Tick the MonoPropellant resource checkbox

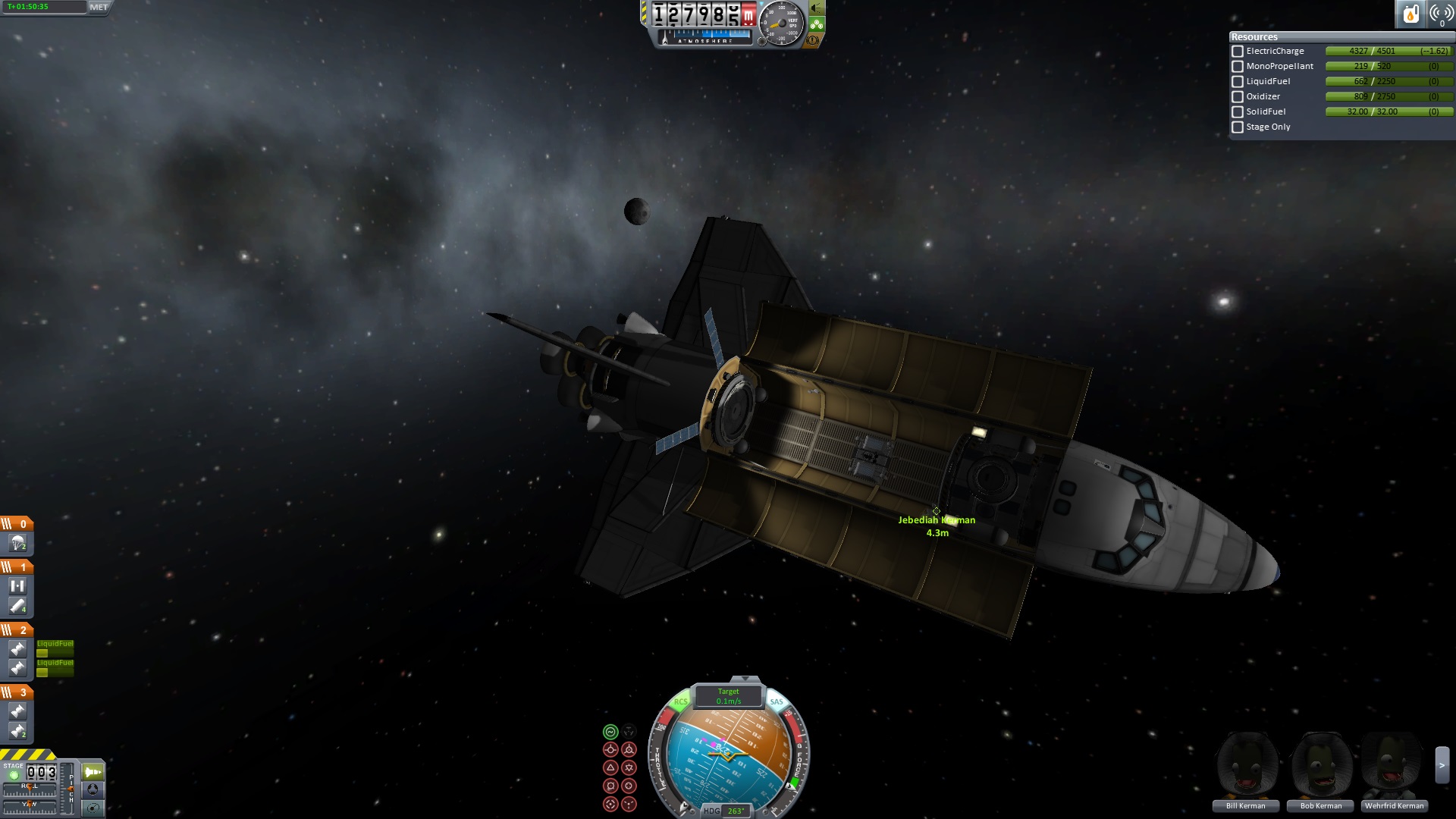point(1238,67)
